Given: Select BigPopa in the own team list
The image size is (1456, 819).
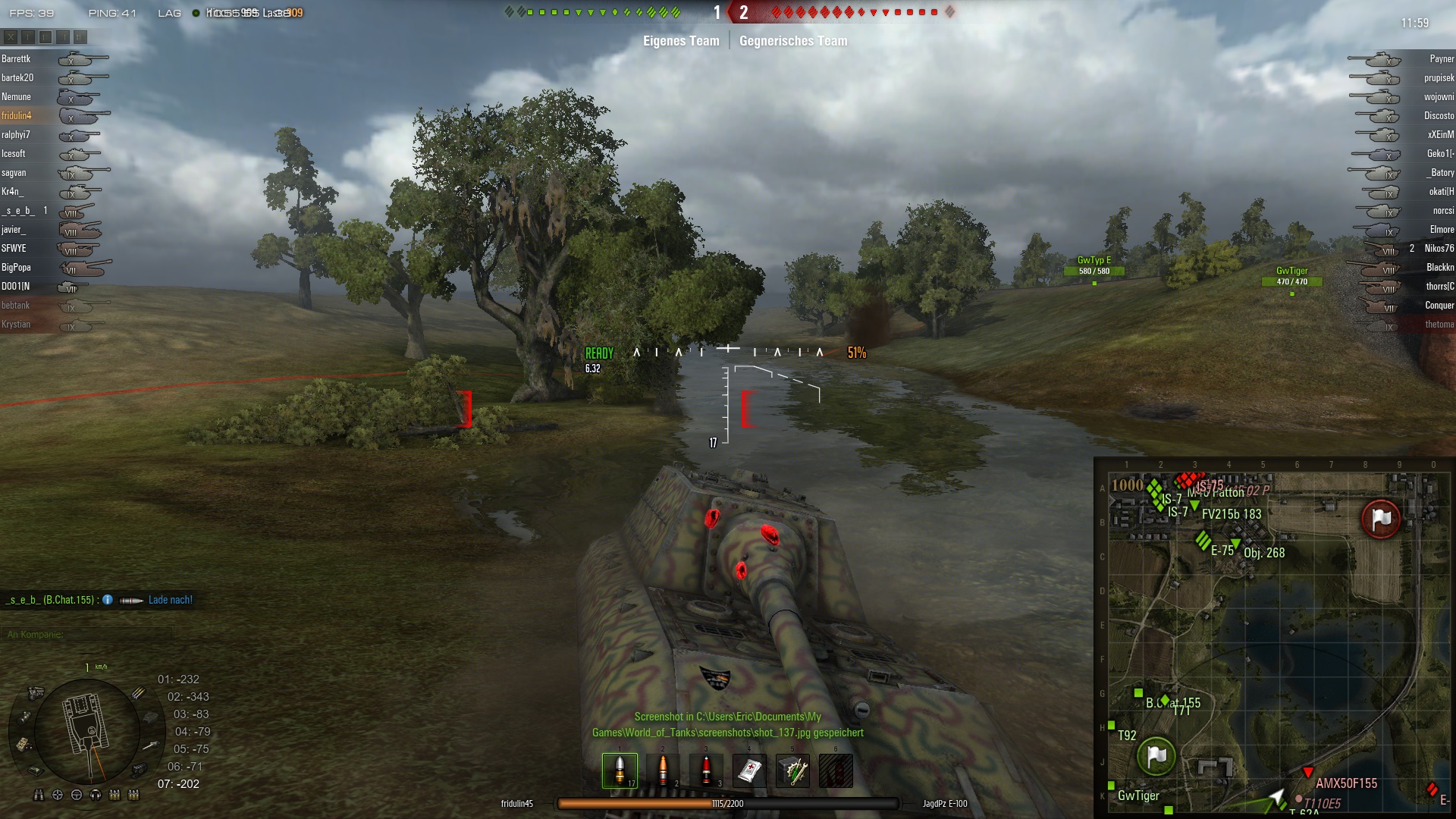Looking at the screenshot, I should [x=17, y=267].
